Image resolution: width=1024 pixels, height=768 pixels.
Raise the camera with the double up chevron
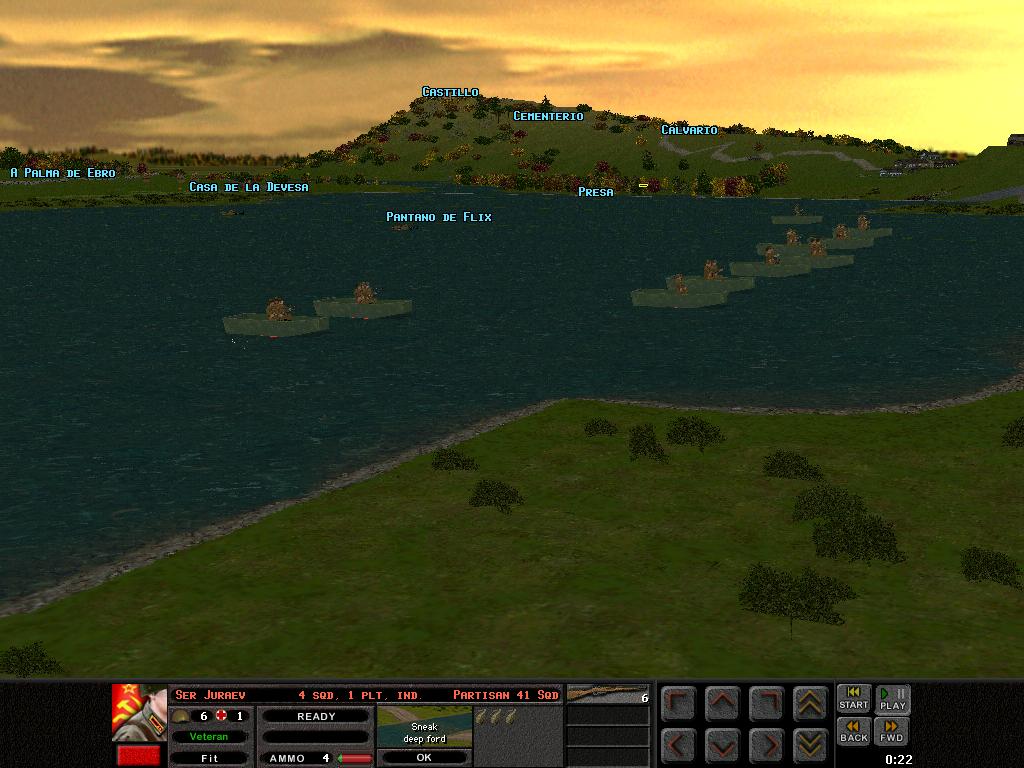[809, 703]
